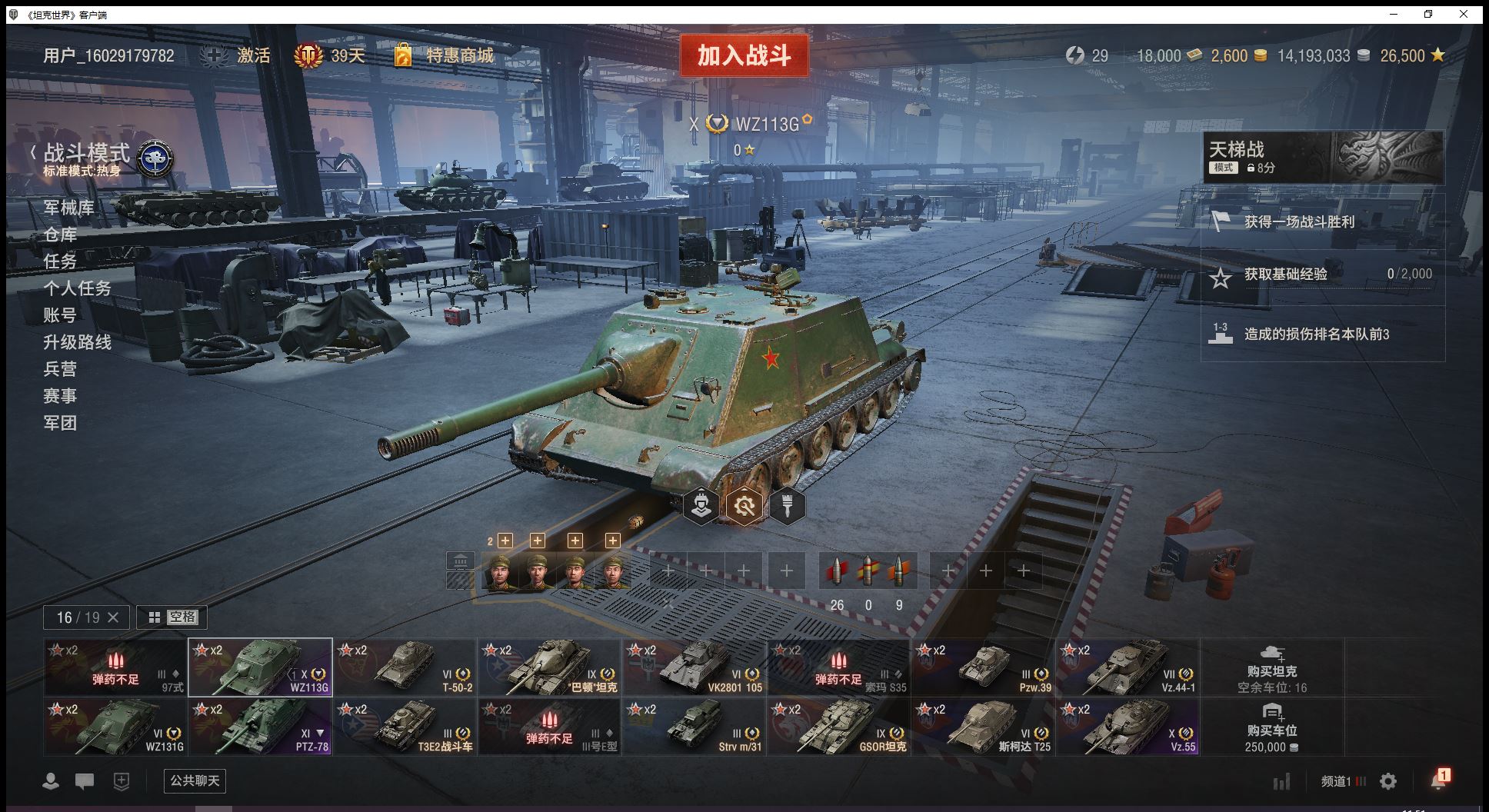1489x812 pixels.
Task: Open the 军团 clan page
Action: coord(60,423)
